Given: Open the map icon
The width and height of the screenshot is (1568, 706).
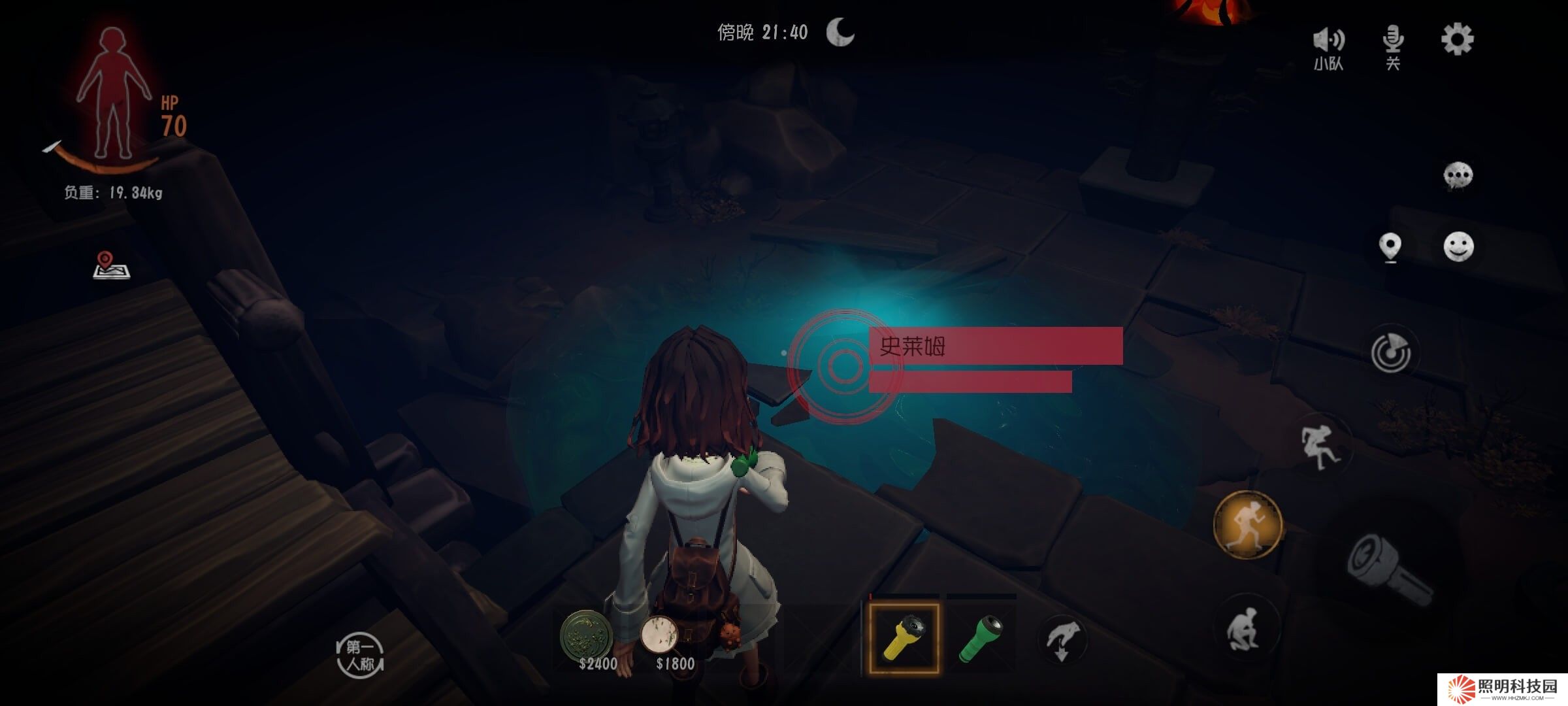Looking at the screenshot, I should [x=111, y=265].
